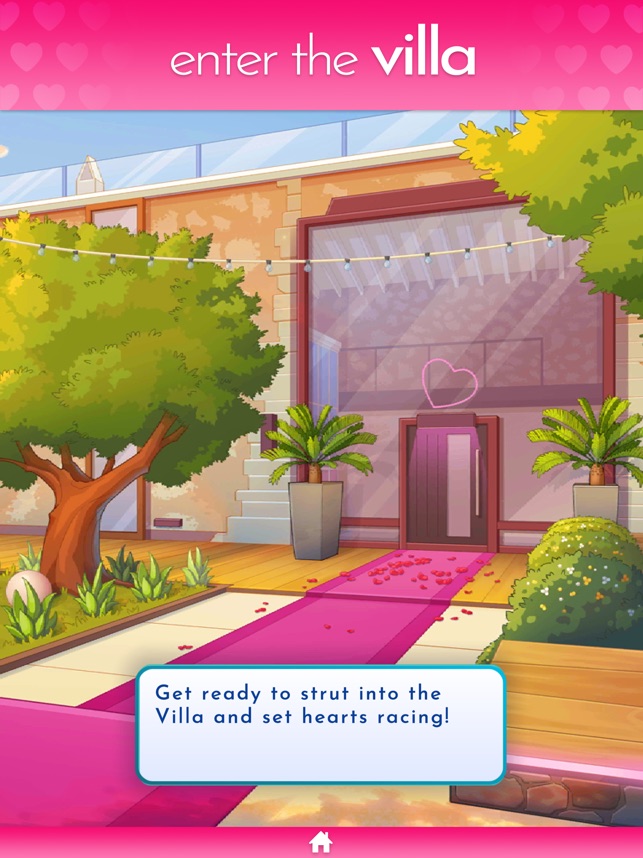Tap the home icon at the bottom
The image size is (643, 858).
point(321,842)
